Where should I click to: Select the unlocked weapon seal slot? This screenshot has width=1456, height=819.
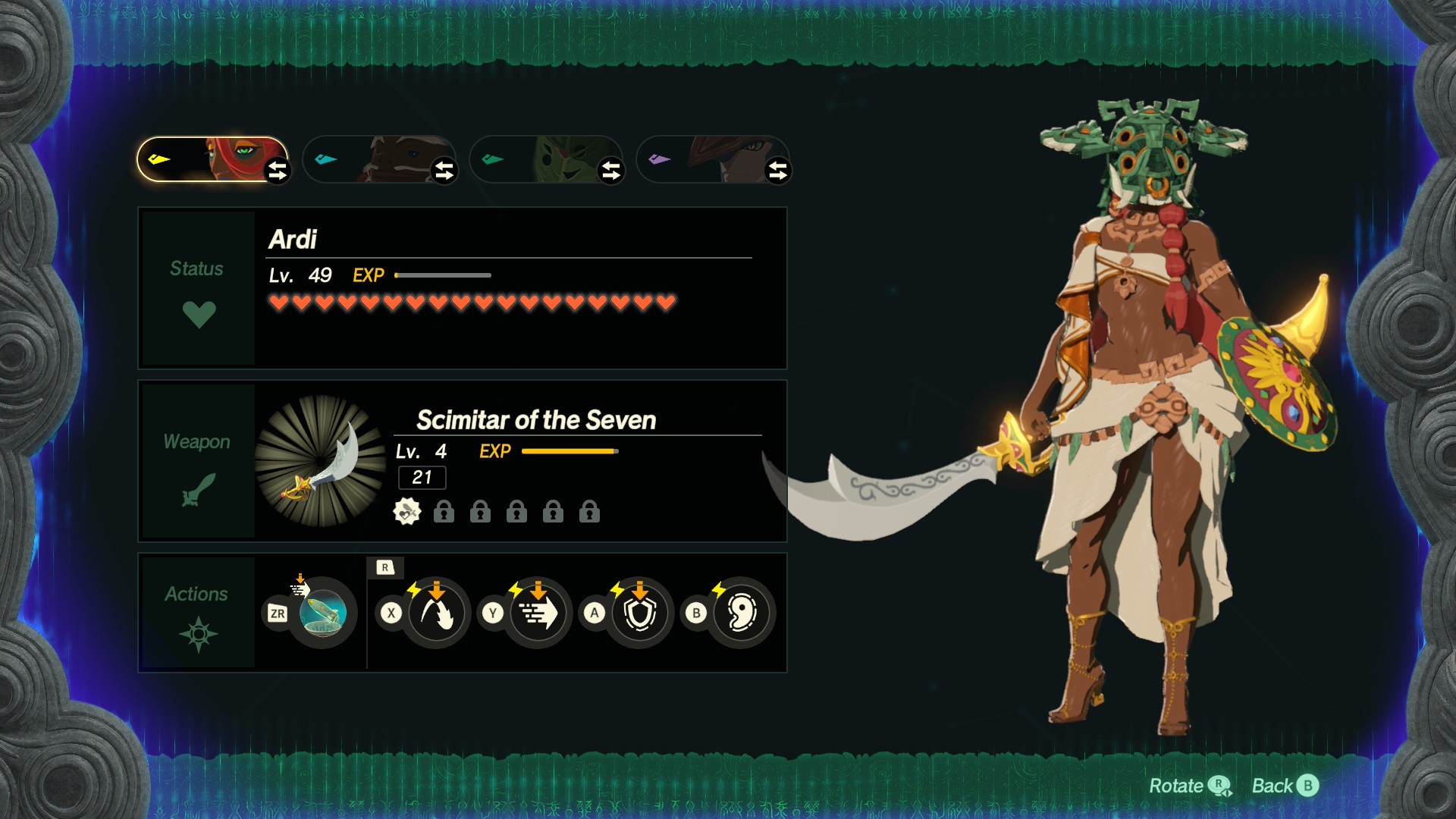pyautogui.click(x=407, y=512)
